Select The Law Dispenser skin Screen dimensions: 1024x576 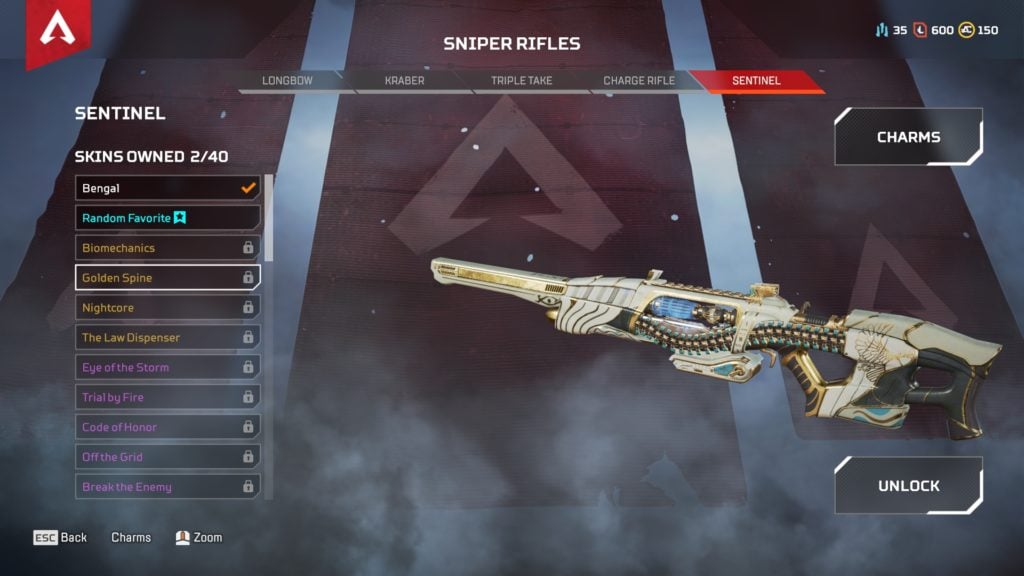[x=167, y=338]
